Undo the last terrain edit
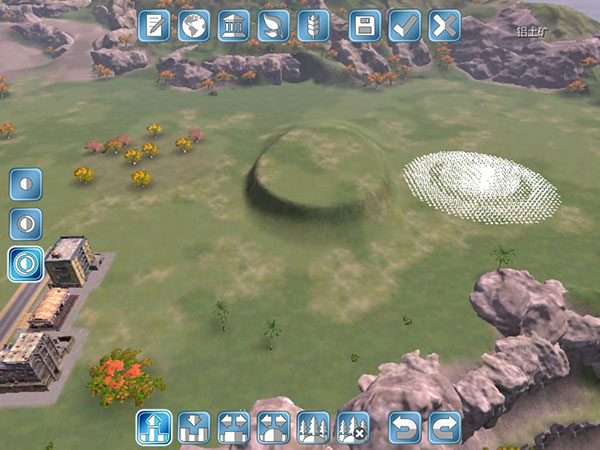 coord(405,428)
